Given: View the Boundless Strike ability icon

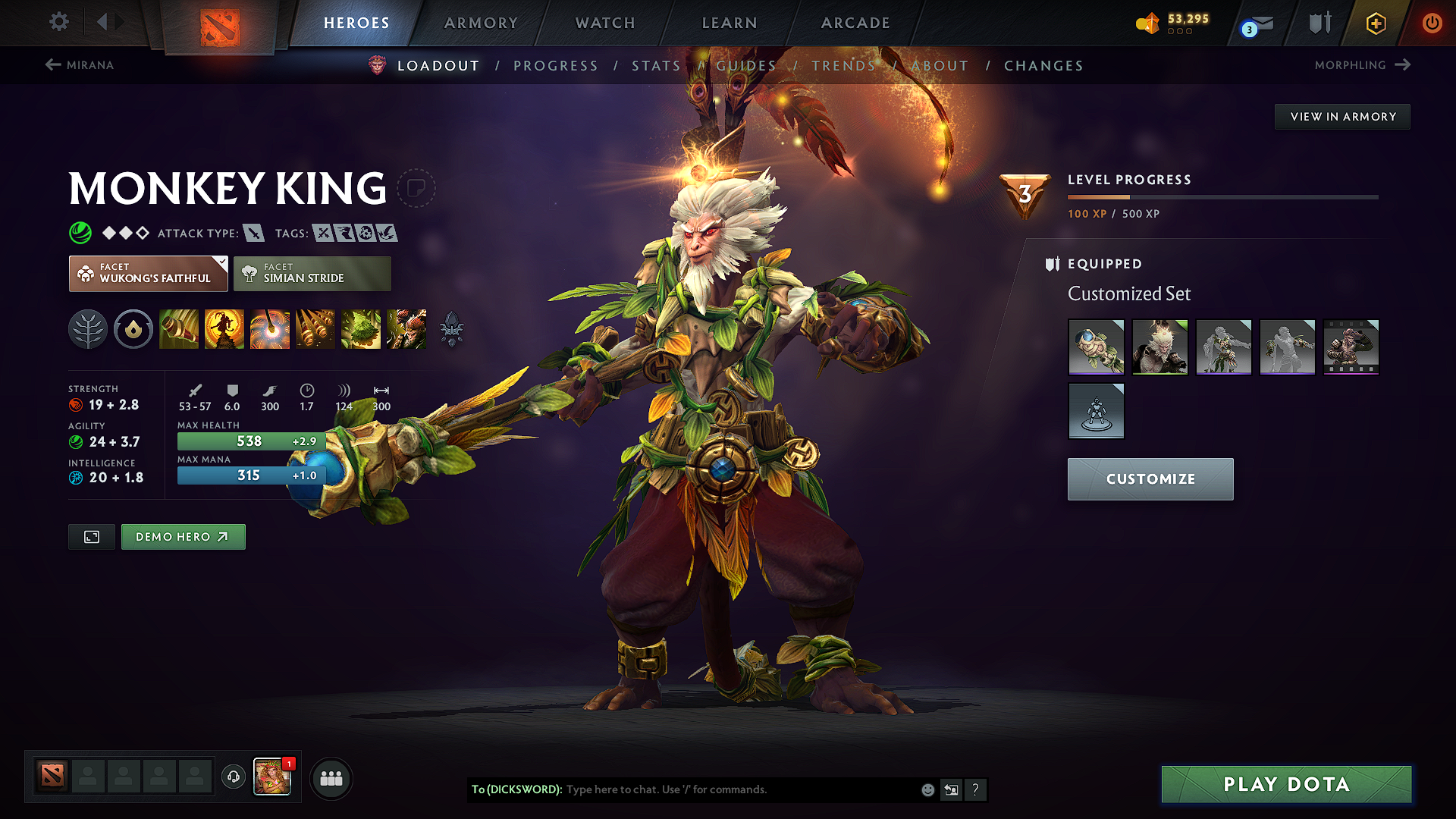Looking at the screenshot, I should [179, 329].
